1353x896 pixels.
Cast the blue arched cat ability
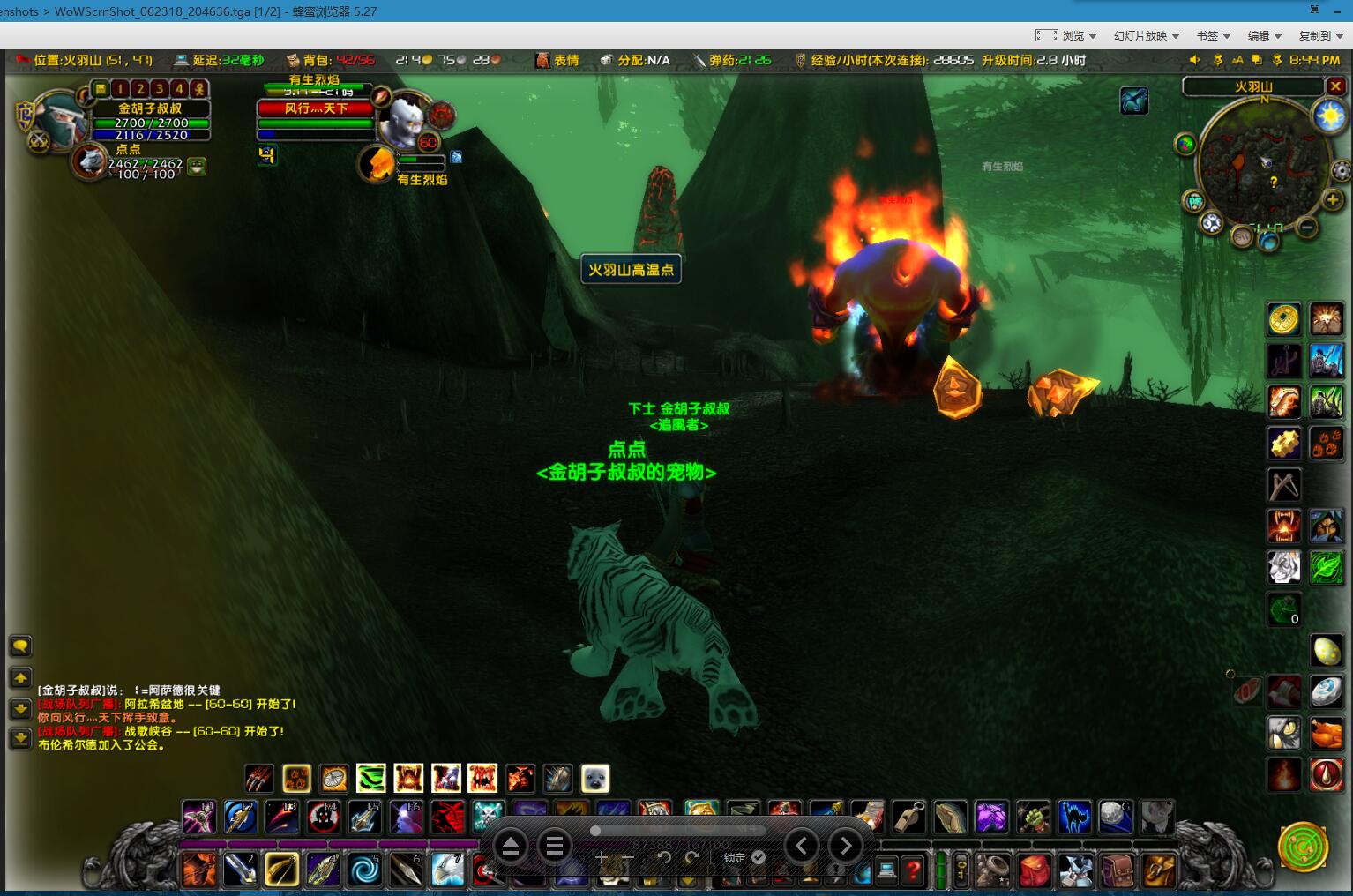(1073, 818)
